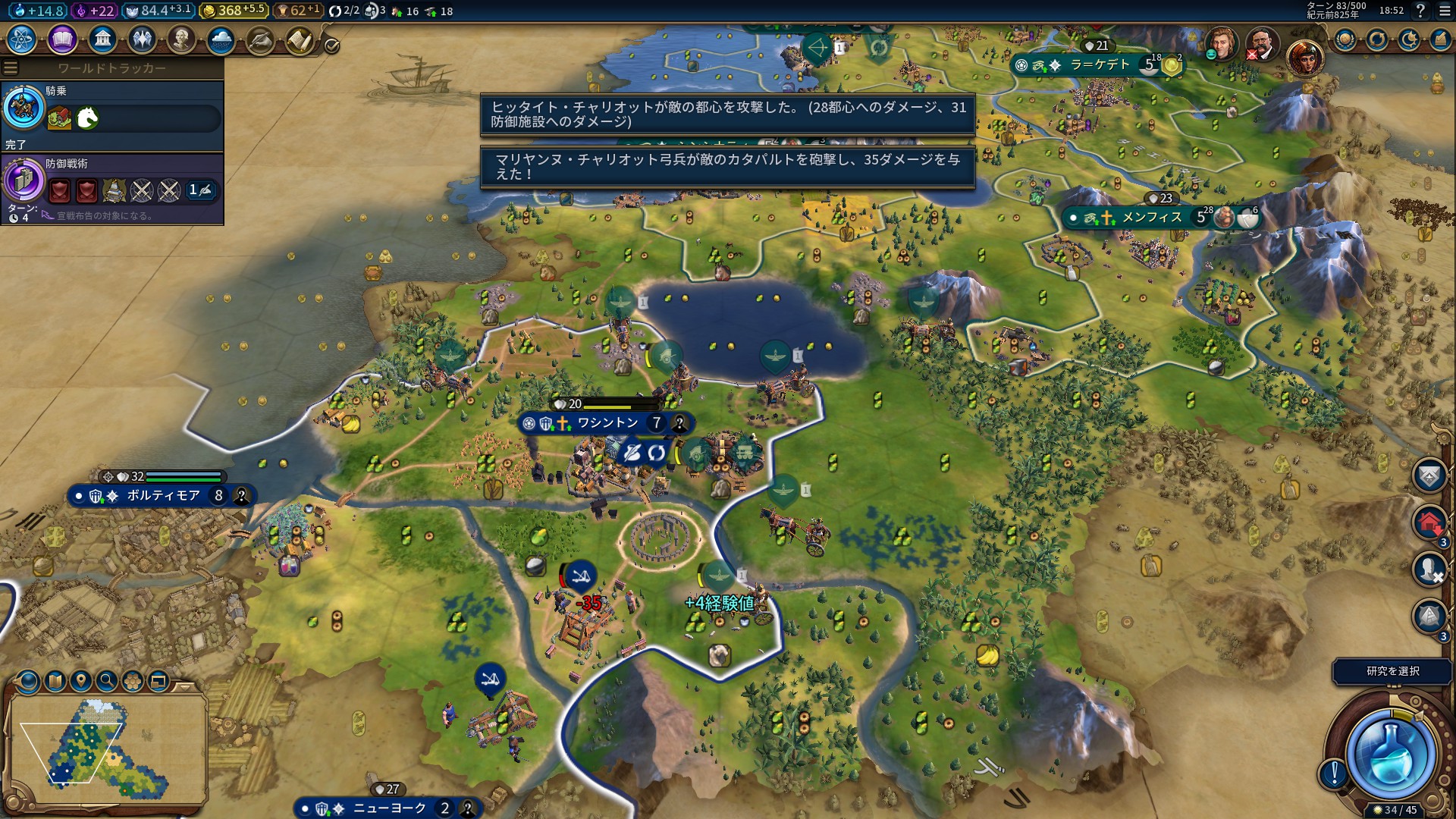The image size is (1456, 819).
Task: Open the Civilopedia question mark
Action: click(x=1420, y=11)
